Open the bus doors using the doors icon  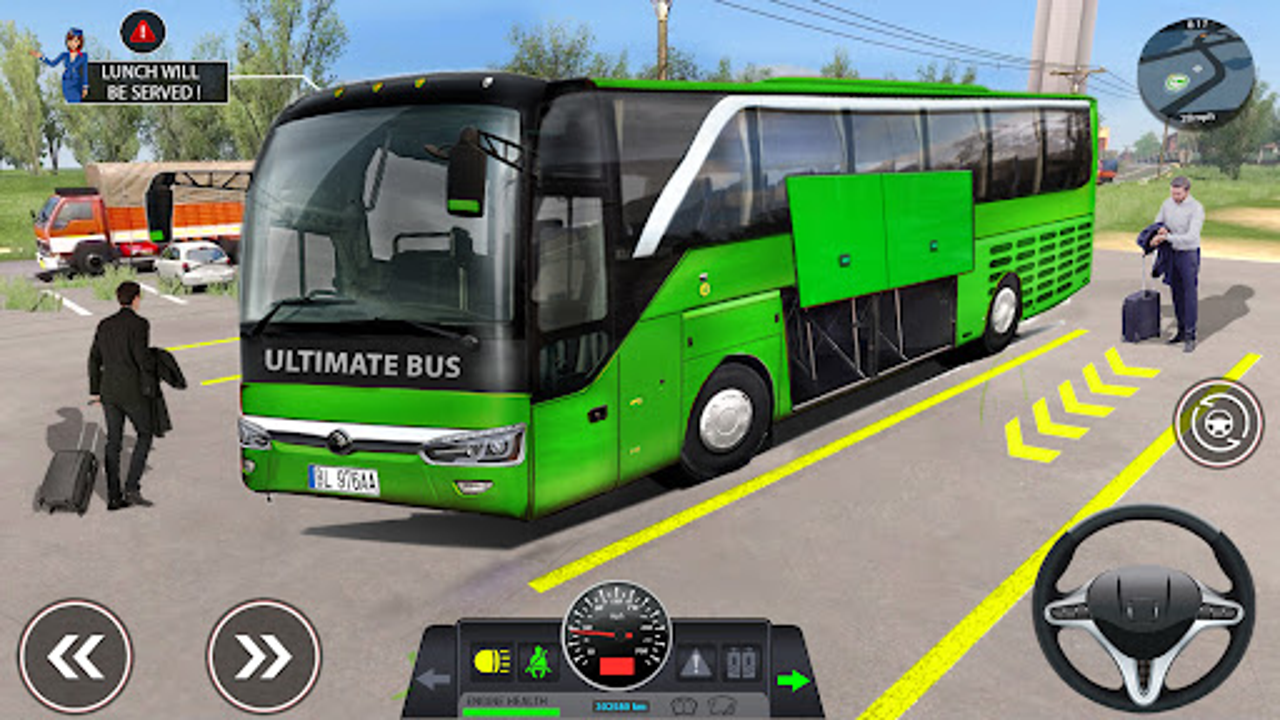point(740,662)
